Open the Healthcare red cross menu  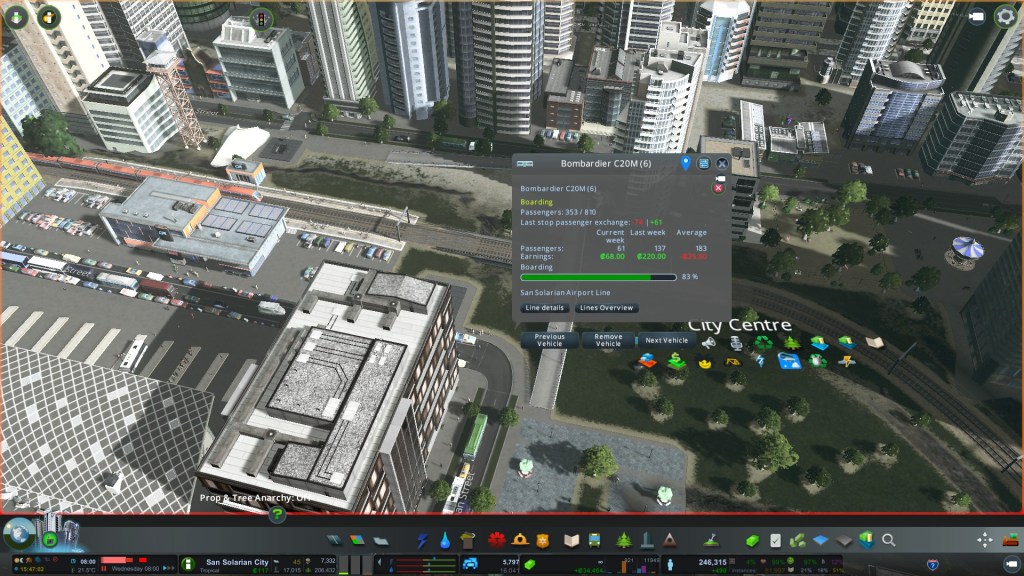point(496,540)
